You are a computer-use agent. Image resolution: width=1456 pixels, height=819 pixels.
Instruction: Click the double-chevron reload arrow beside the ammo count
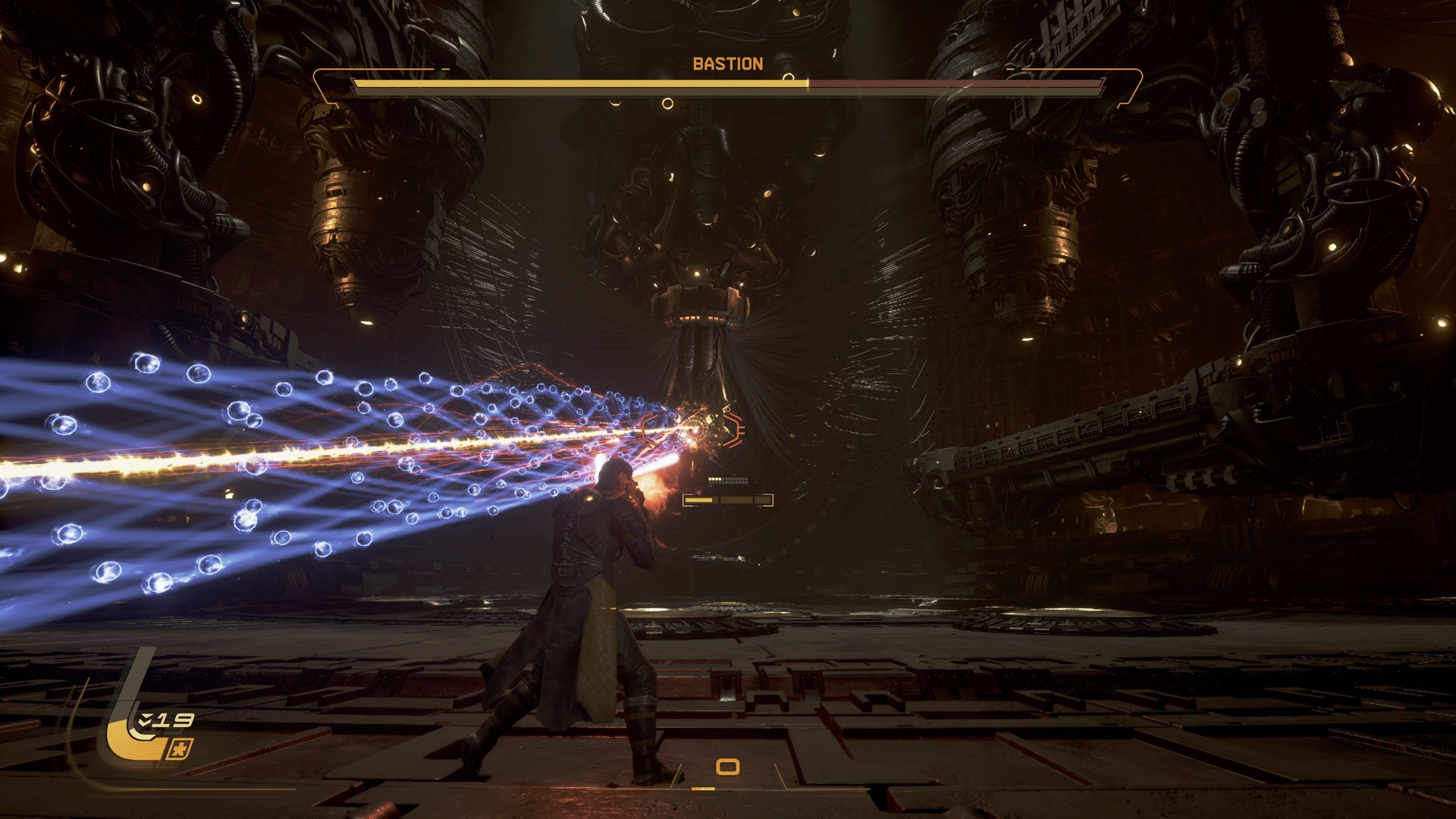146,720
